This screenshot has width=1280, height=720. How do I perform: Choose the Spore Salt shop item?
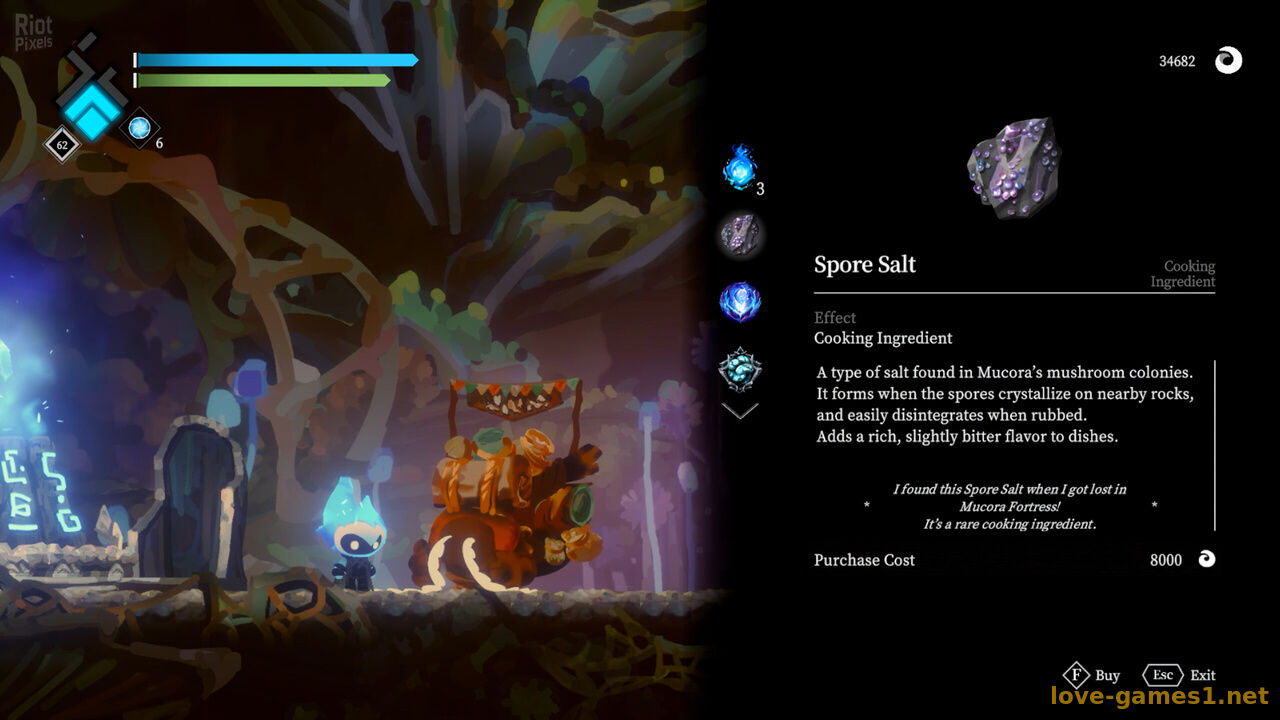[x=740, y=236]
